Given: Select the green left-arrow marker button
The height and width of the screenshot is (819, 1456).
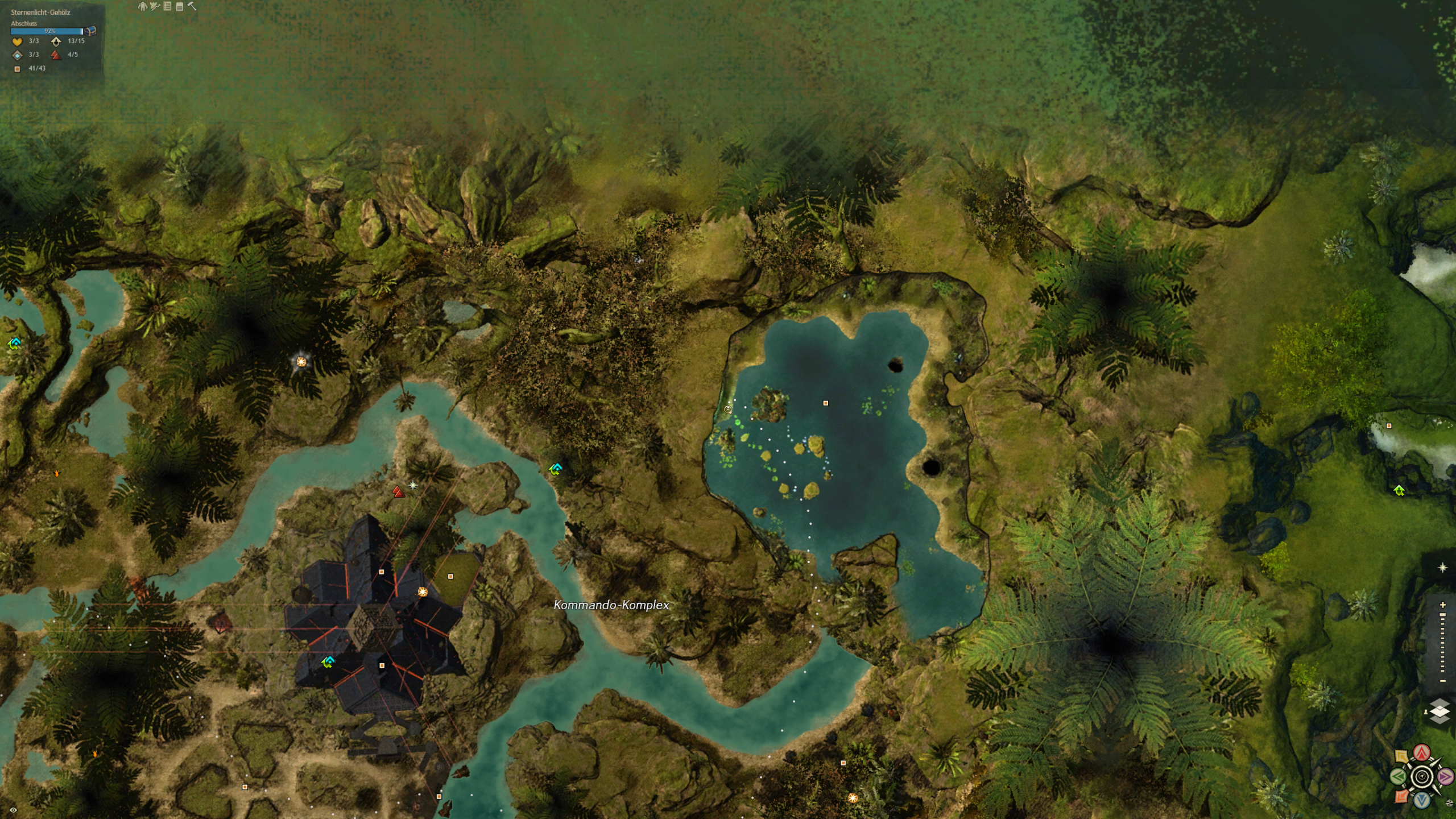Looking at the screenshot, I should click(1399, 776).
